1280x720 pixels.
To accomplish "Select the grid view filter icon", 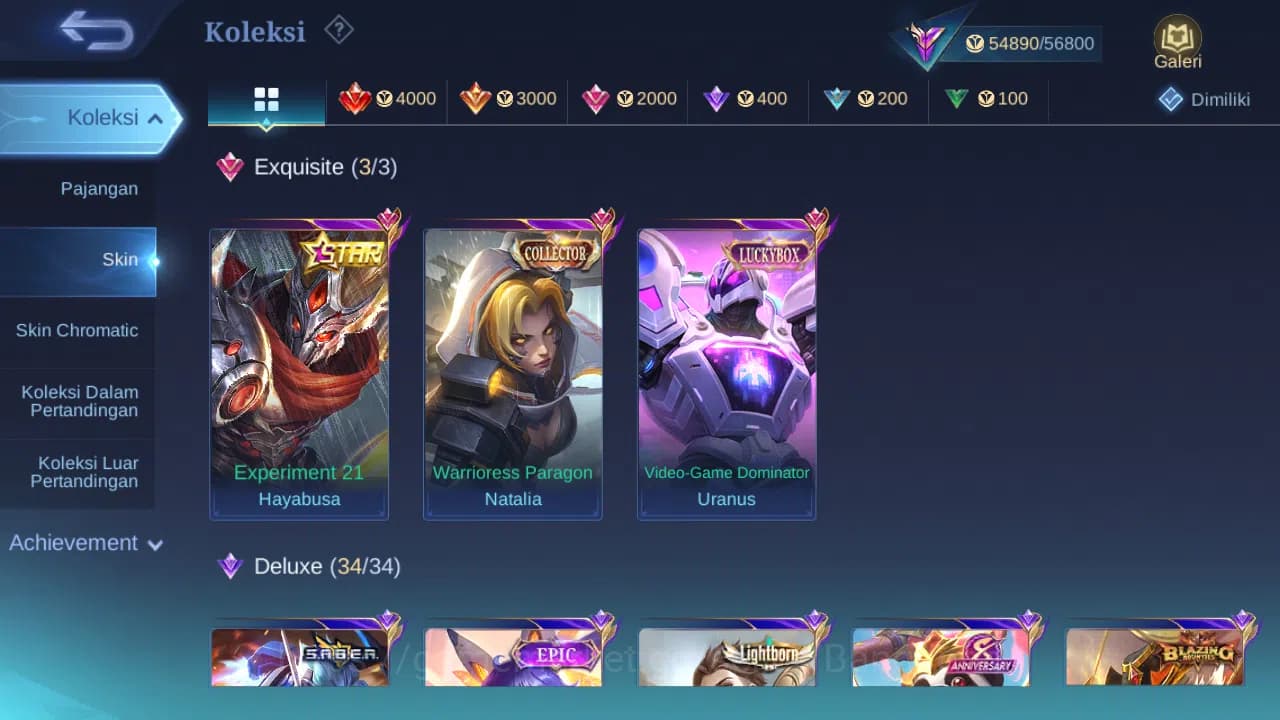I will (x=265, y=99).
